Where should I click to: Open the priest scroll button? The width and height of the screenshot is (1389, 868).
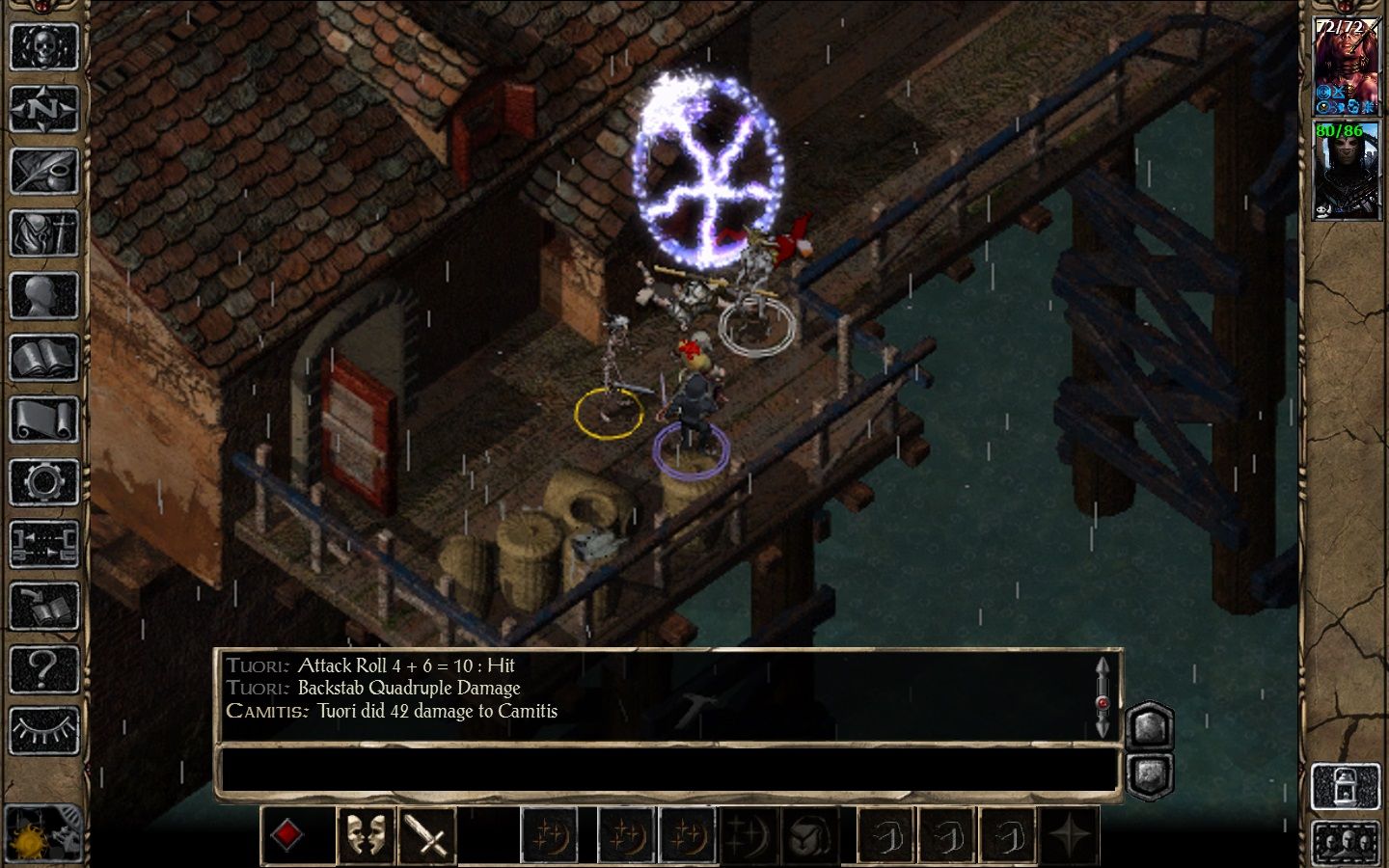coord(43,420)
